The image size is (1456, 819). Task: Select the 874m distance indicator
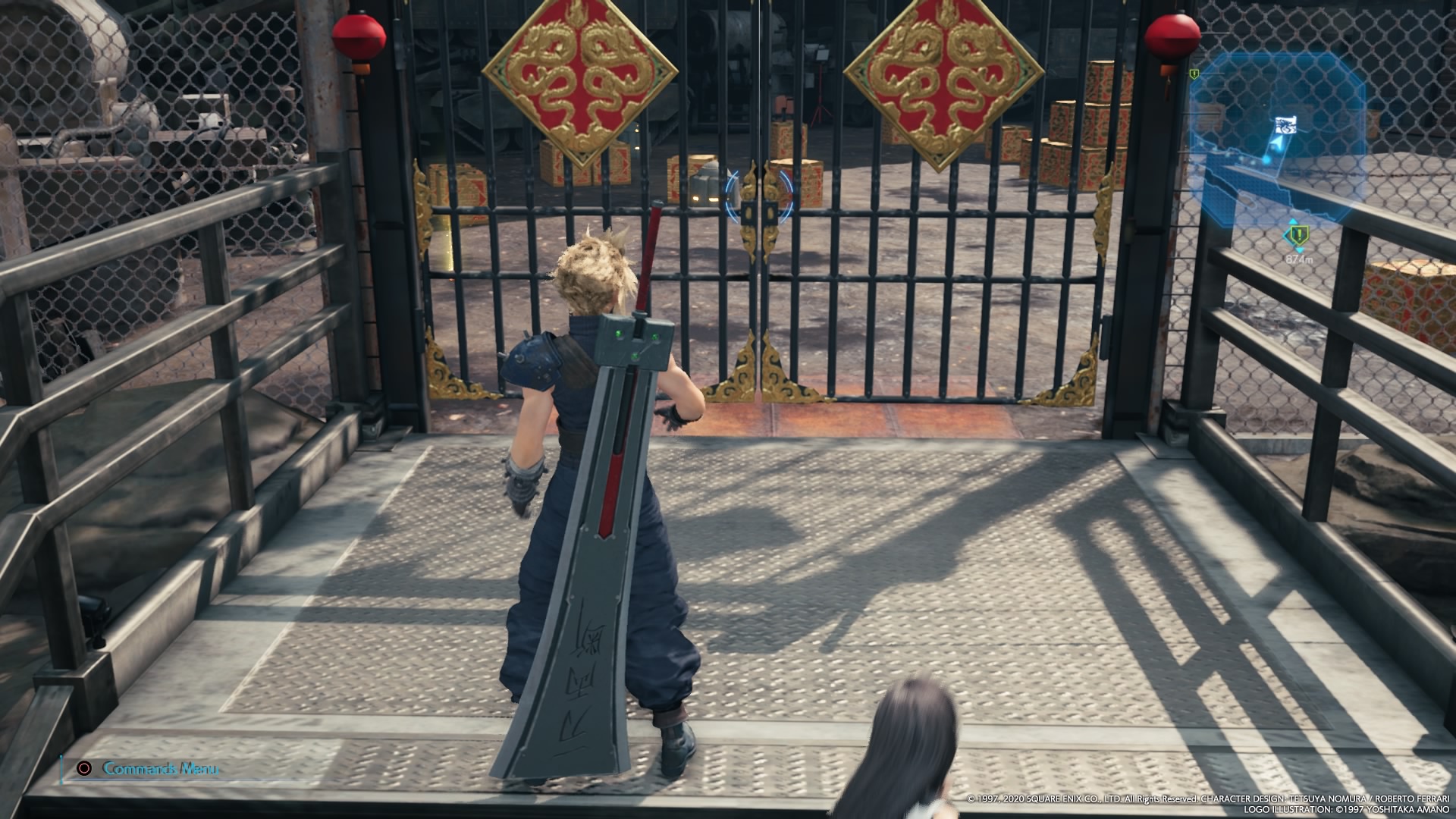[1300, 260]
